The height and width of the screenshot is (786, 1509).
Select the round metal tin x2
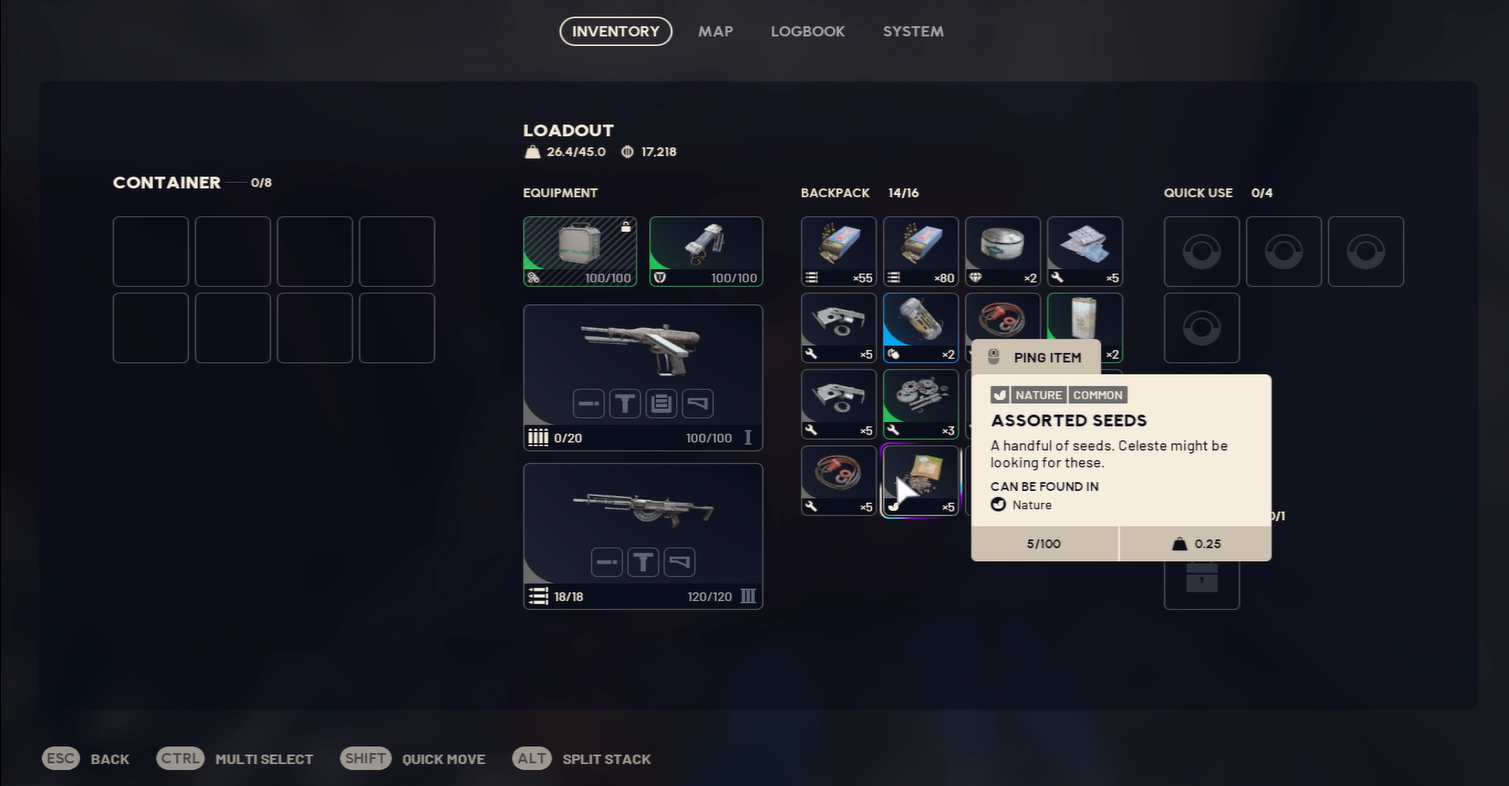coord(1002,251)
